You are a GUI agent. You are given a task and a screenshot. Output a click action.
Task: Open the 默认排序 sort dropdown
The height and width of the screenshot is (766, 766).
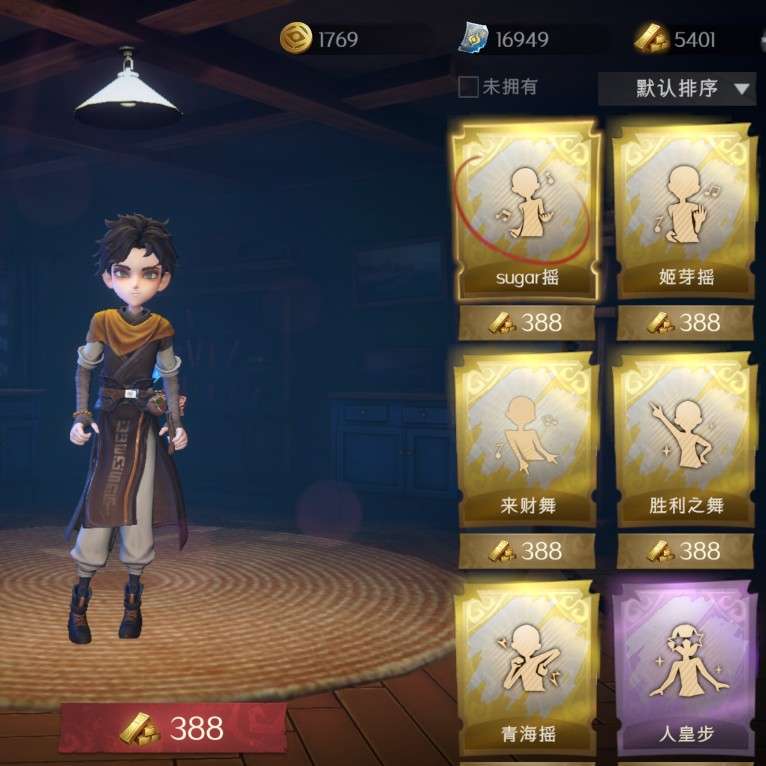coord(677,88)
